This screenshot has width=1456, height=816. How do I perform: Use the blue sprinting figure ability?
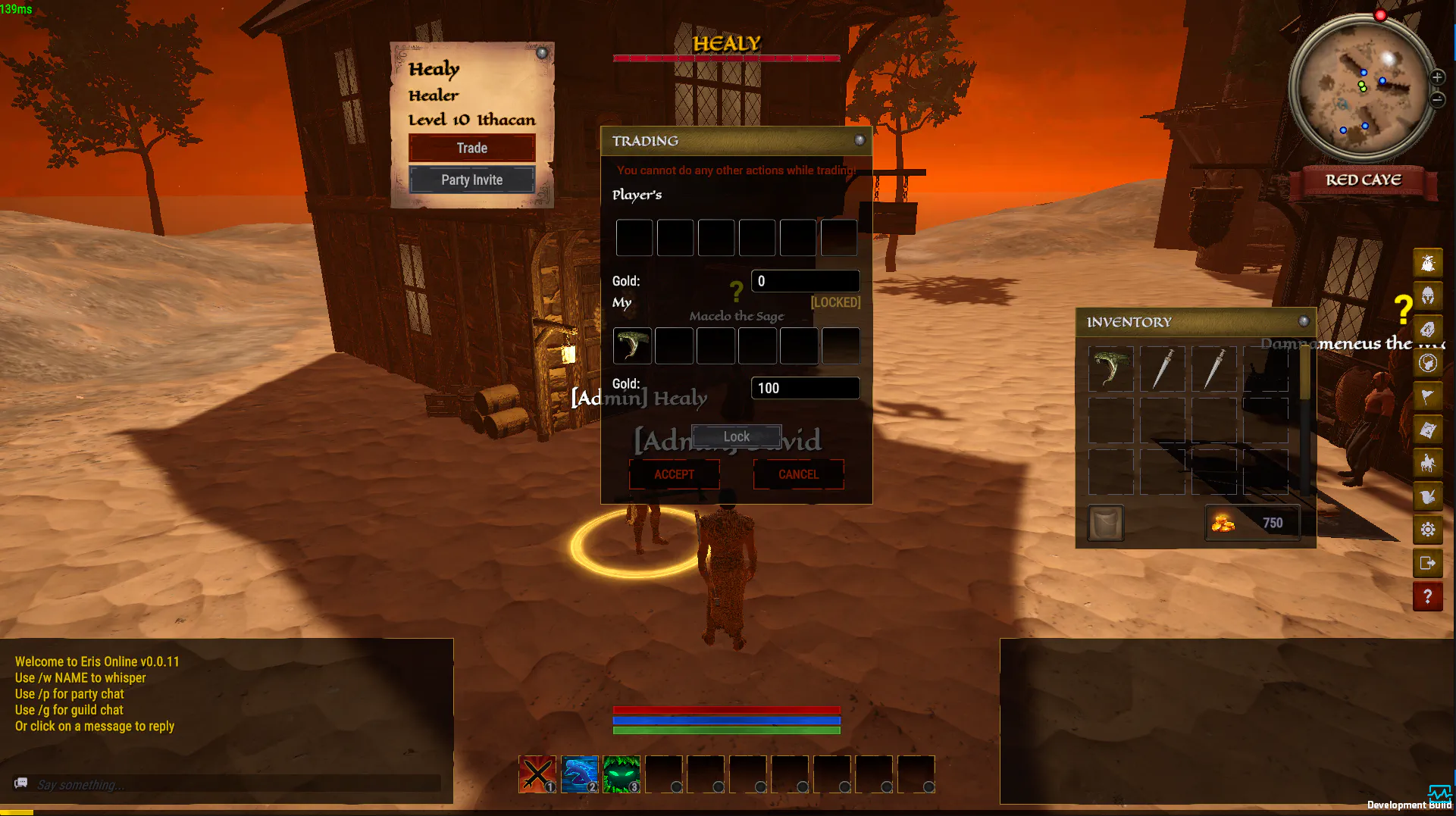[x=580, y=774]
